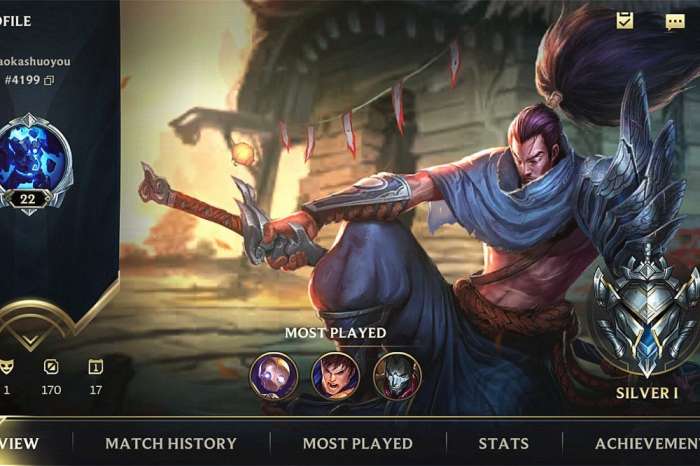Open the chat speech bubble icon

point(675,21)
